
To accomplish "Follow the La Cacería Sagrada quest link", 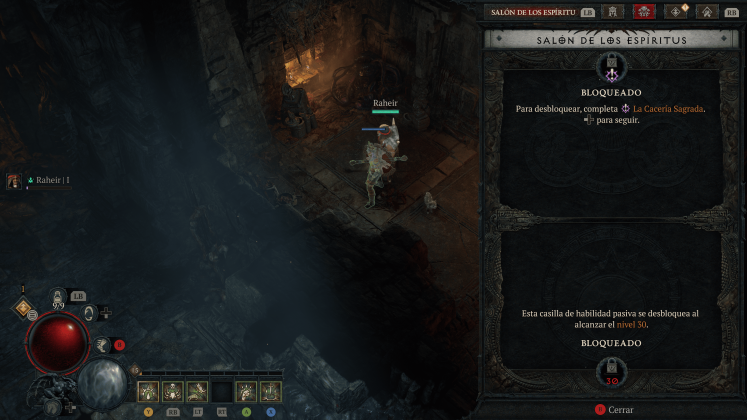I will [x=661, y=108].
